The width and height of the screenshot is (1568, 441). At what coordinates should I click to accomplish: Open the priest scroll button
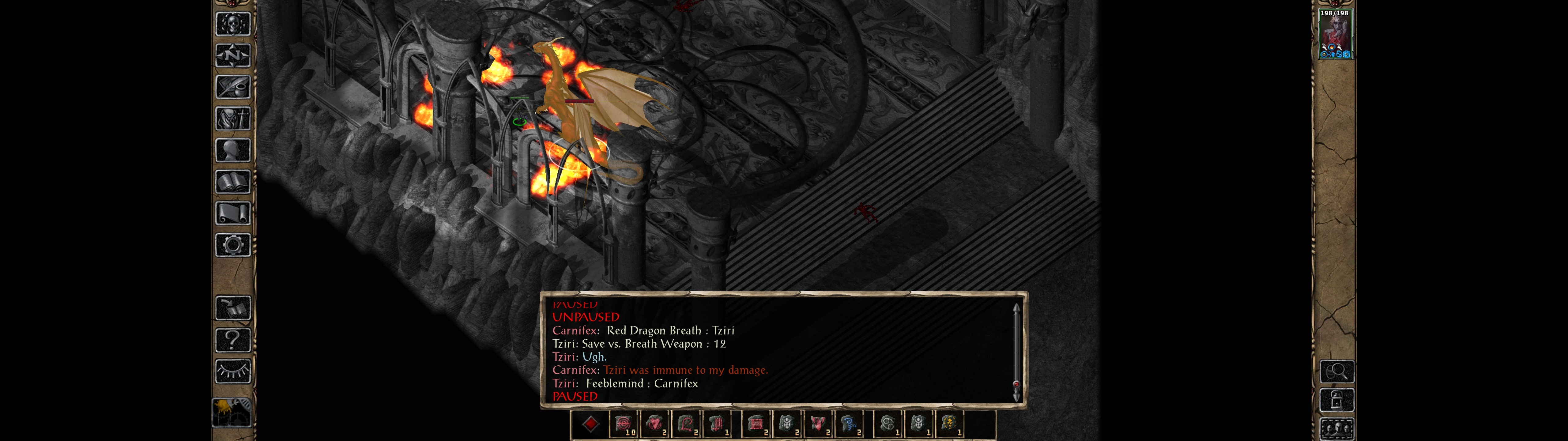coord(232,213)
